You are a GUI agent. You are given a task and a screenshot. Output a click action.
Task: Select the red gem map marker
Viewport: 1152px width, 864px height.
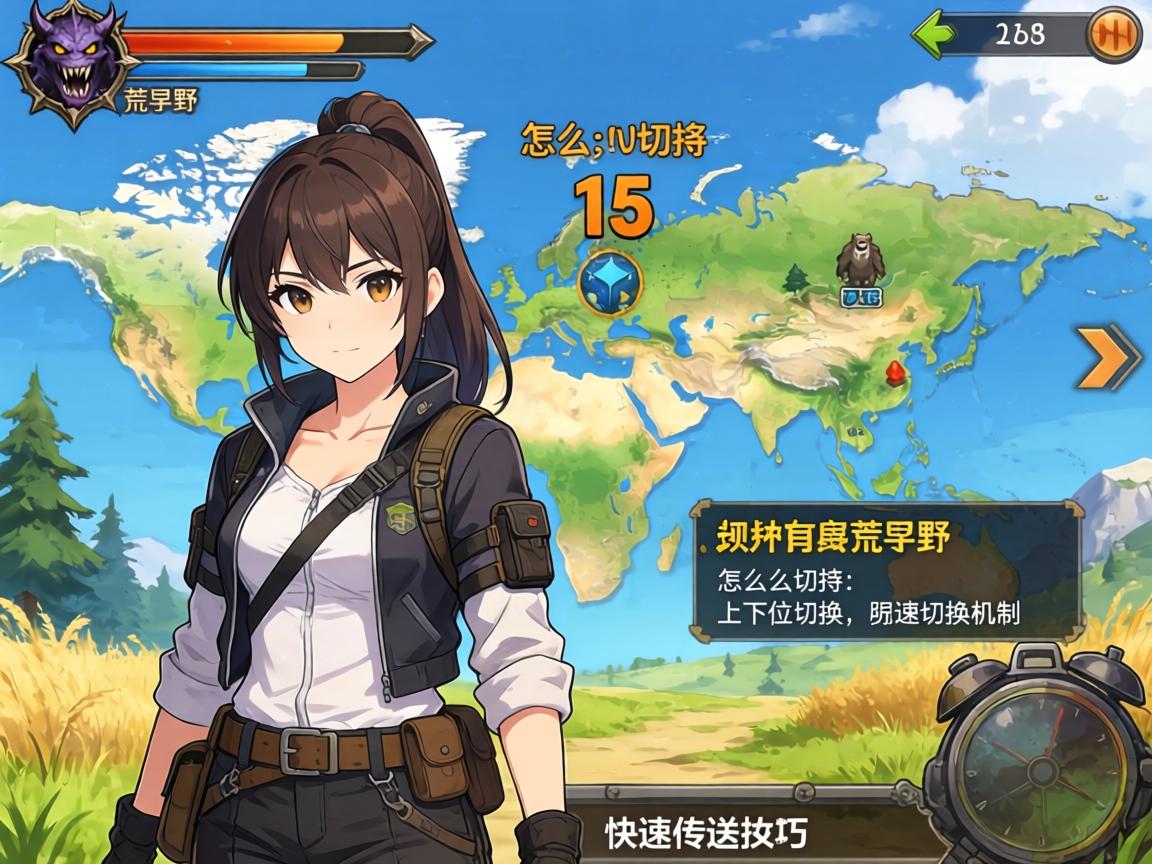893,373
